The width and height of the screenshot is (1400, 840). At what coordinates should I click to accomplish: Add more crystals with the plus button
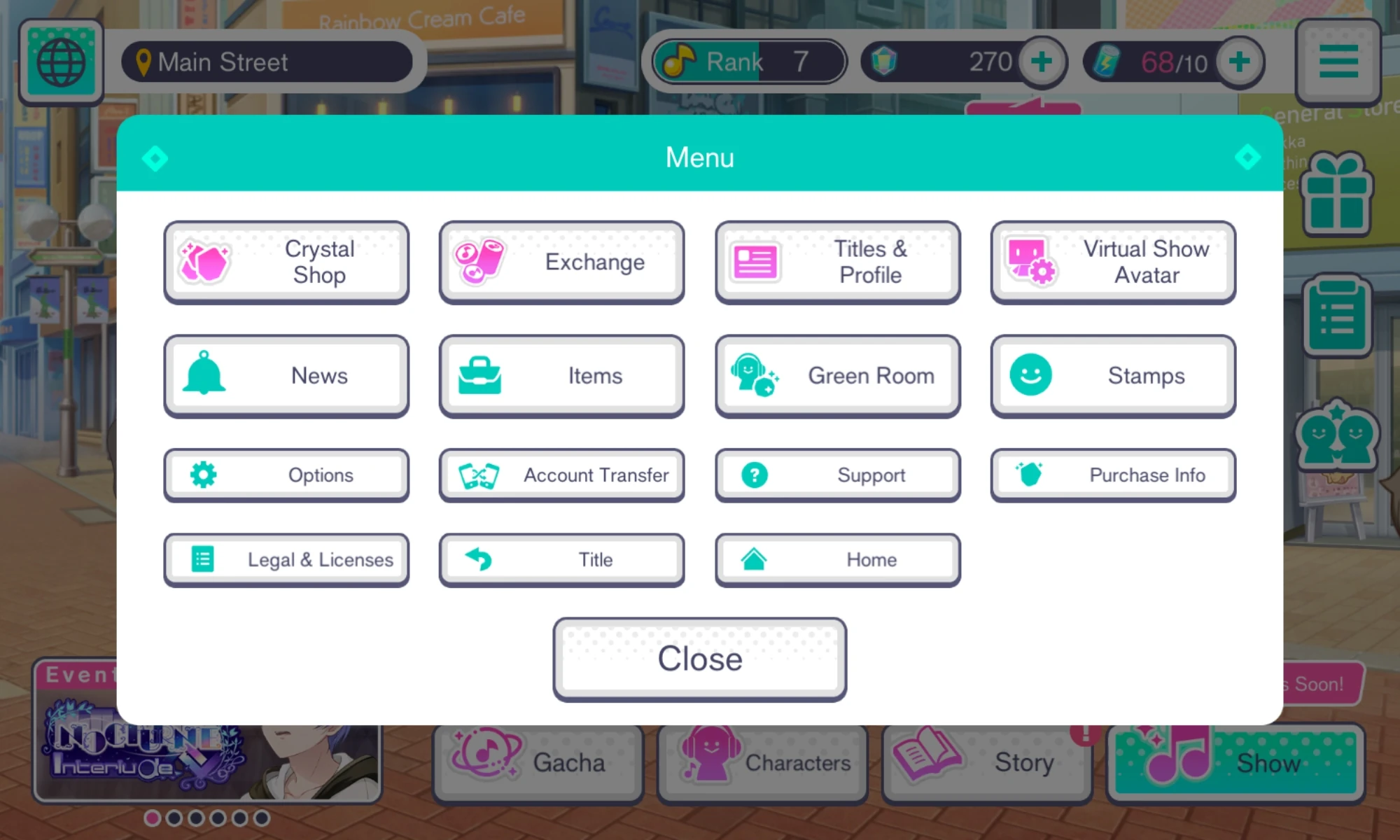coord(1041,61)
